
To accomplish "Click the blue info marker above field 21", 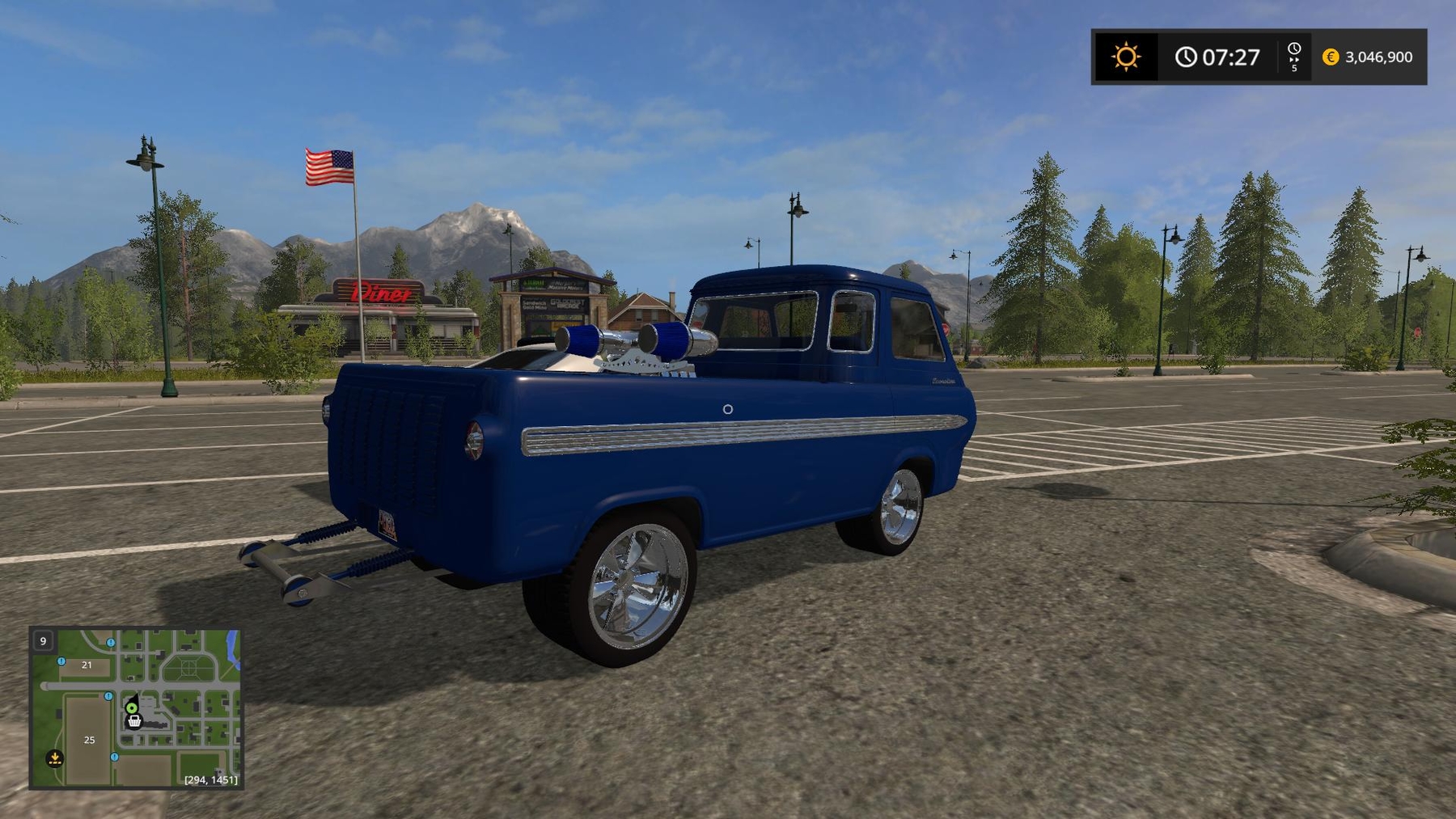I will [61, 661].
